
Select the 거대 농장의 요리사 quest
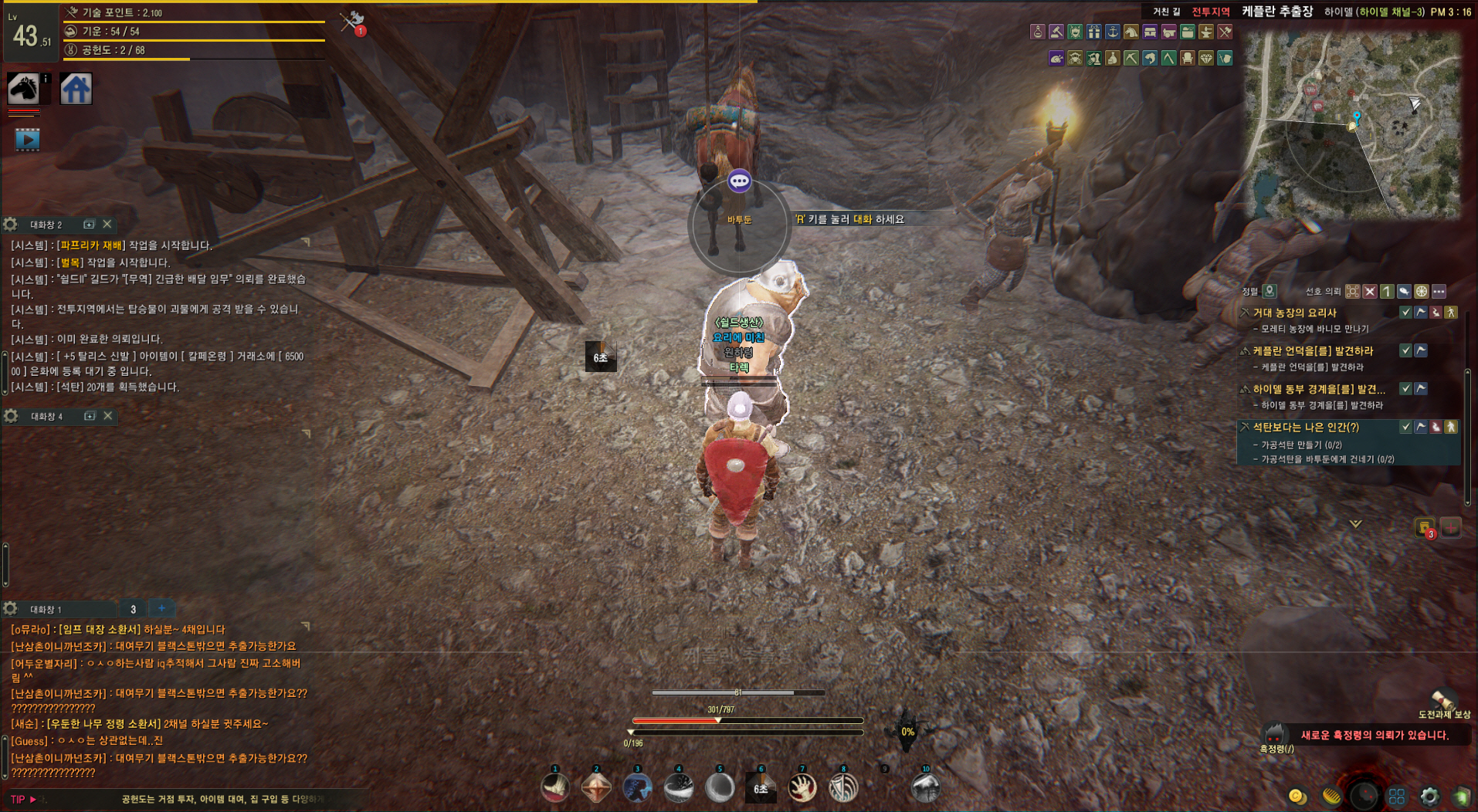click(x=1294, y=313)
